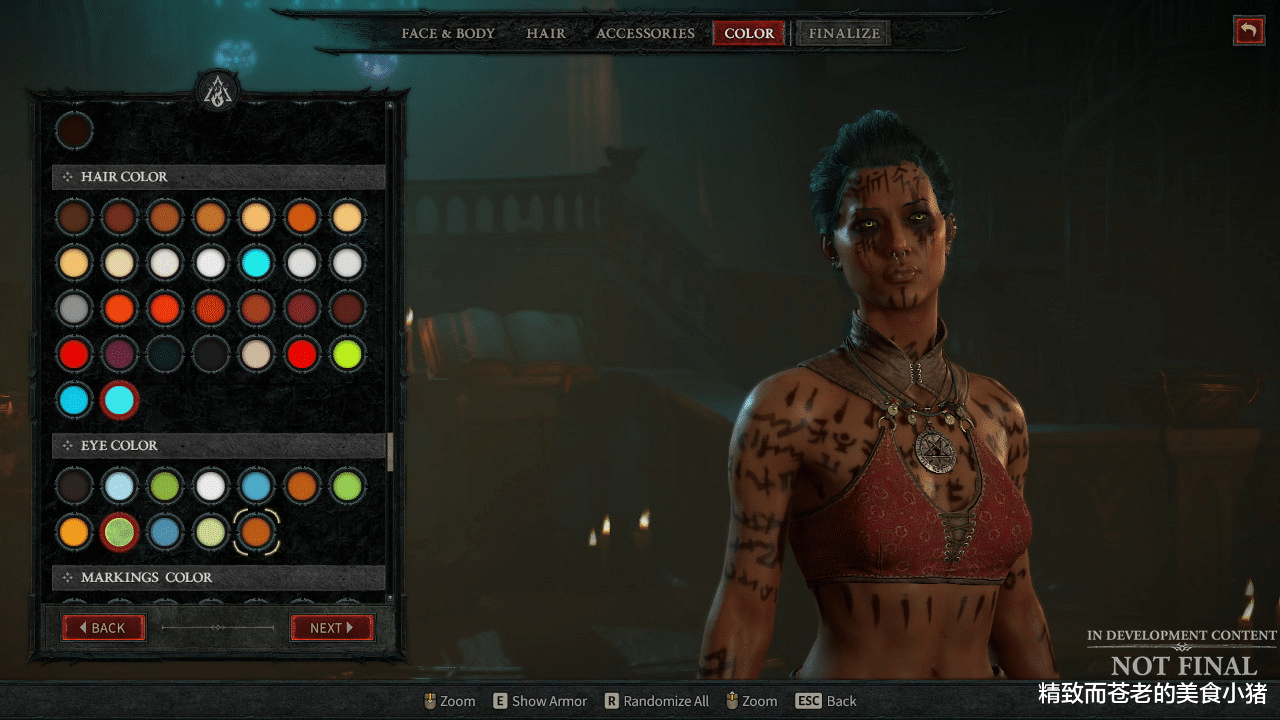Choose the lime green hair color swatch
The image size is (1280, 720).
point(348,353)
